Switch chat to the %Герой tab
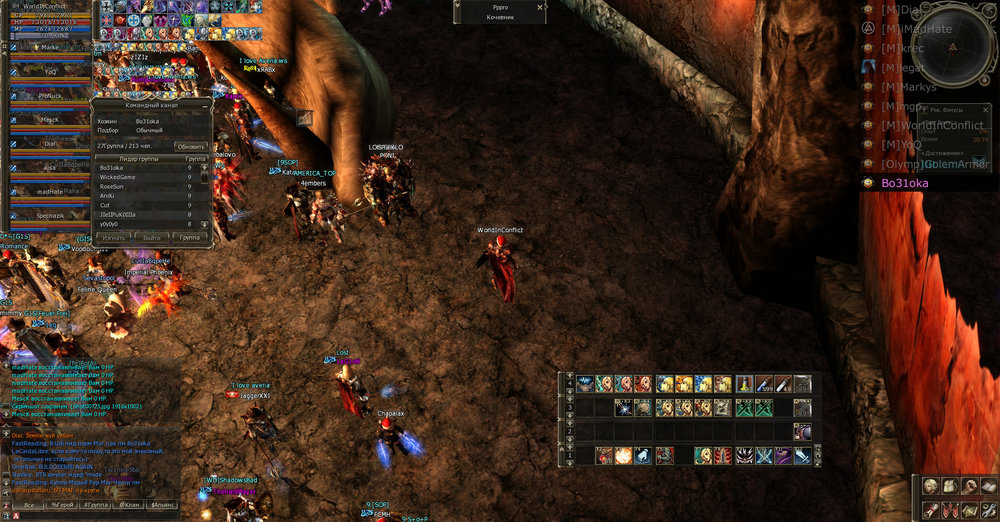Screen dimensions: 1000x522 (63, 506)
